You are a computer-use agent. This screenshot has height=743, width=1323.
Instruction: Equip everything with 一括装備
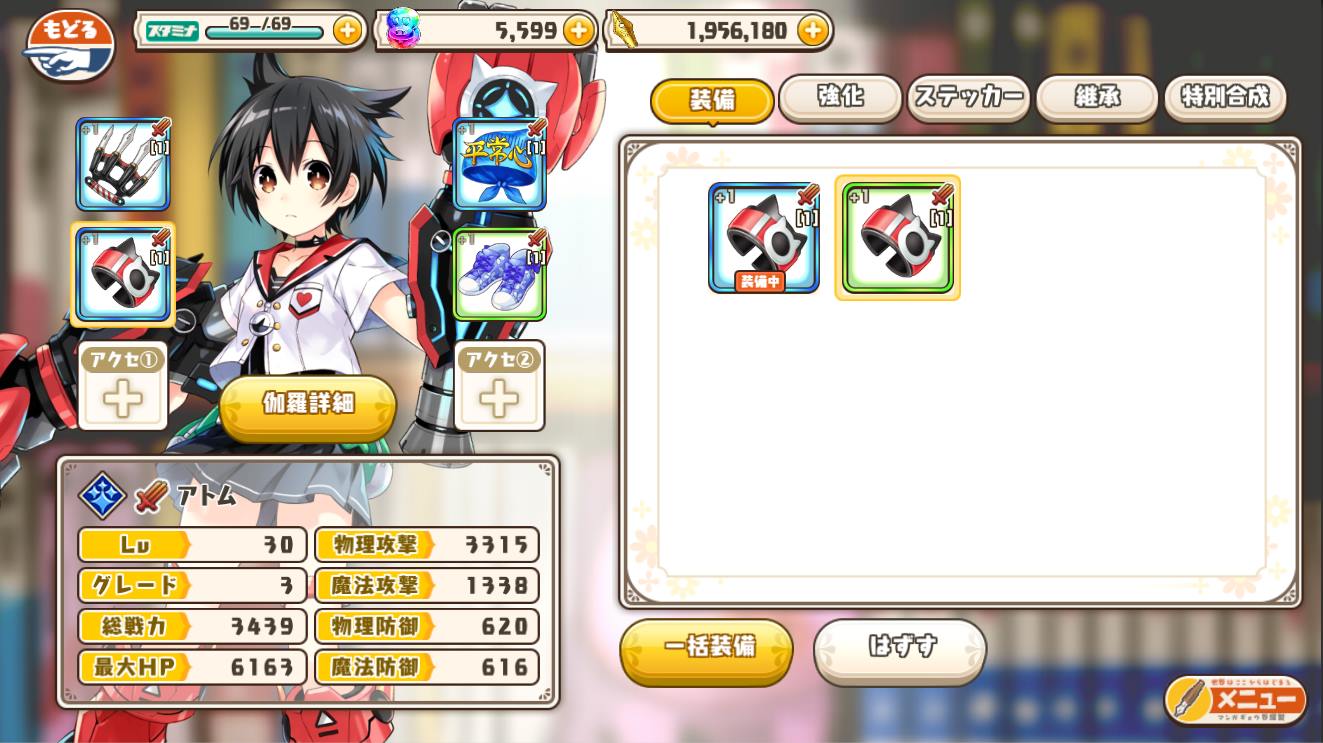[707, 648]
